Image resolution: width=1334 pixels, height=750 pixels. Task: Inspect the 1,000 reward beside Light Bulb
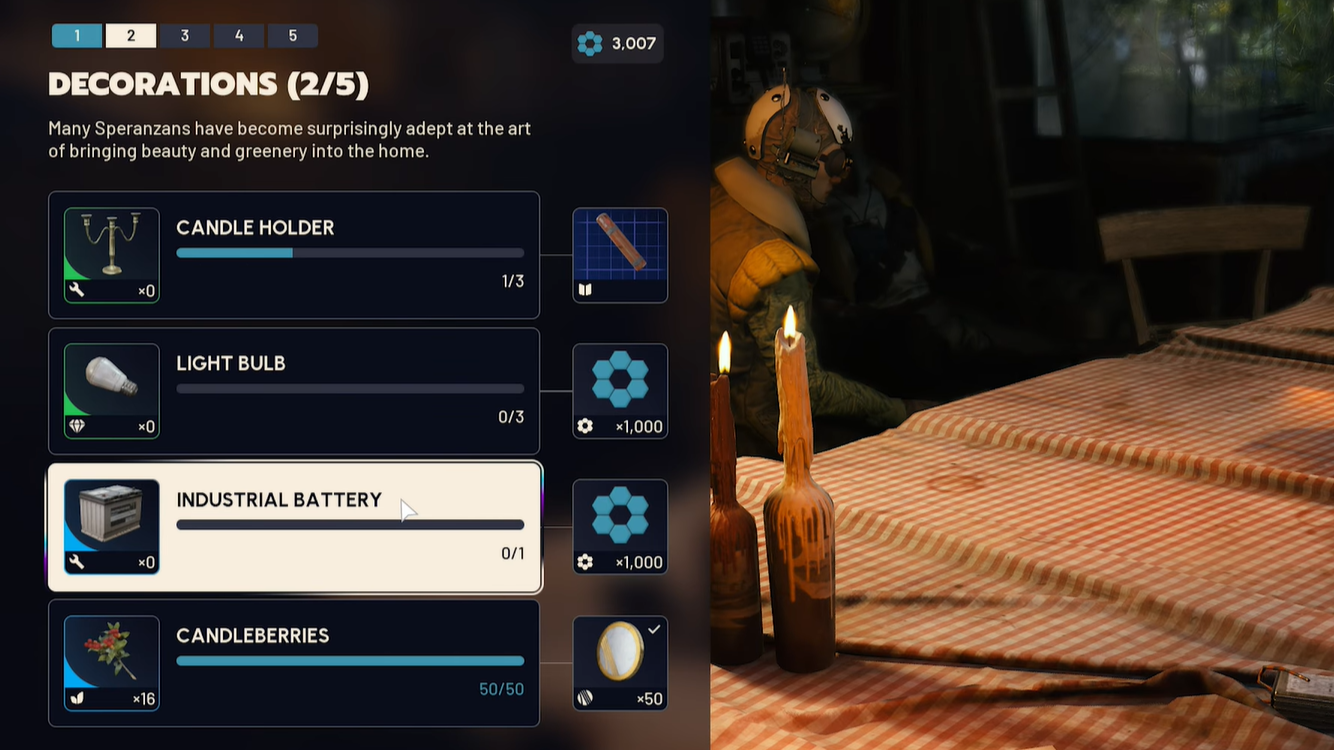[x=620, y=391]
